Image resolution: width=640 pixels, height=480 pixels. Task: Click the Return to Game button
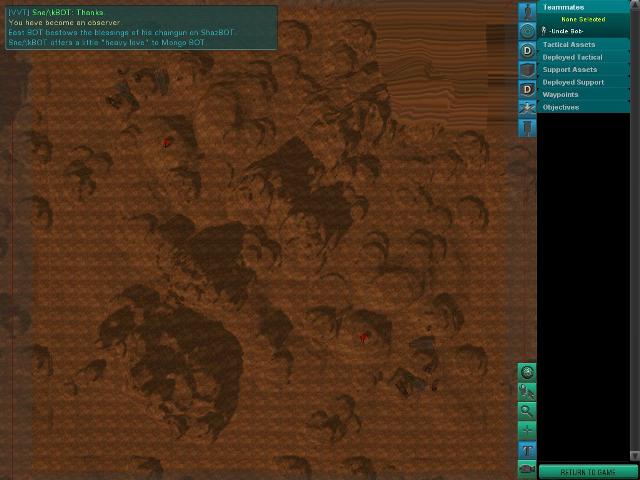pos(587,472)
